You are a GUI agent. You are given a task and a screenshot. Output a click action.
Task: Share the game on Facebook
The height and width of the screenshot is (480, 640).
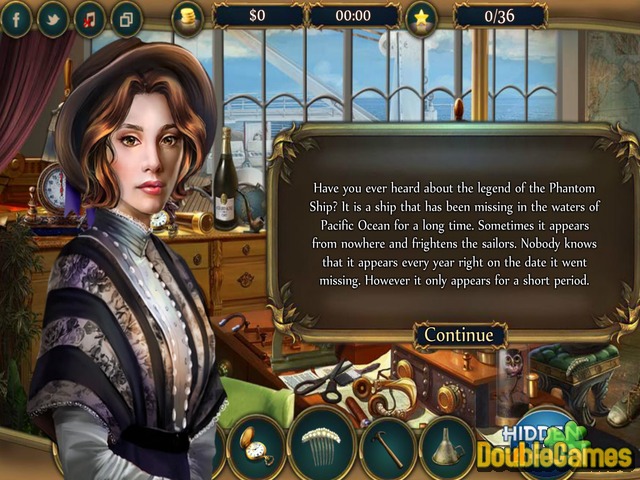17,19
